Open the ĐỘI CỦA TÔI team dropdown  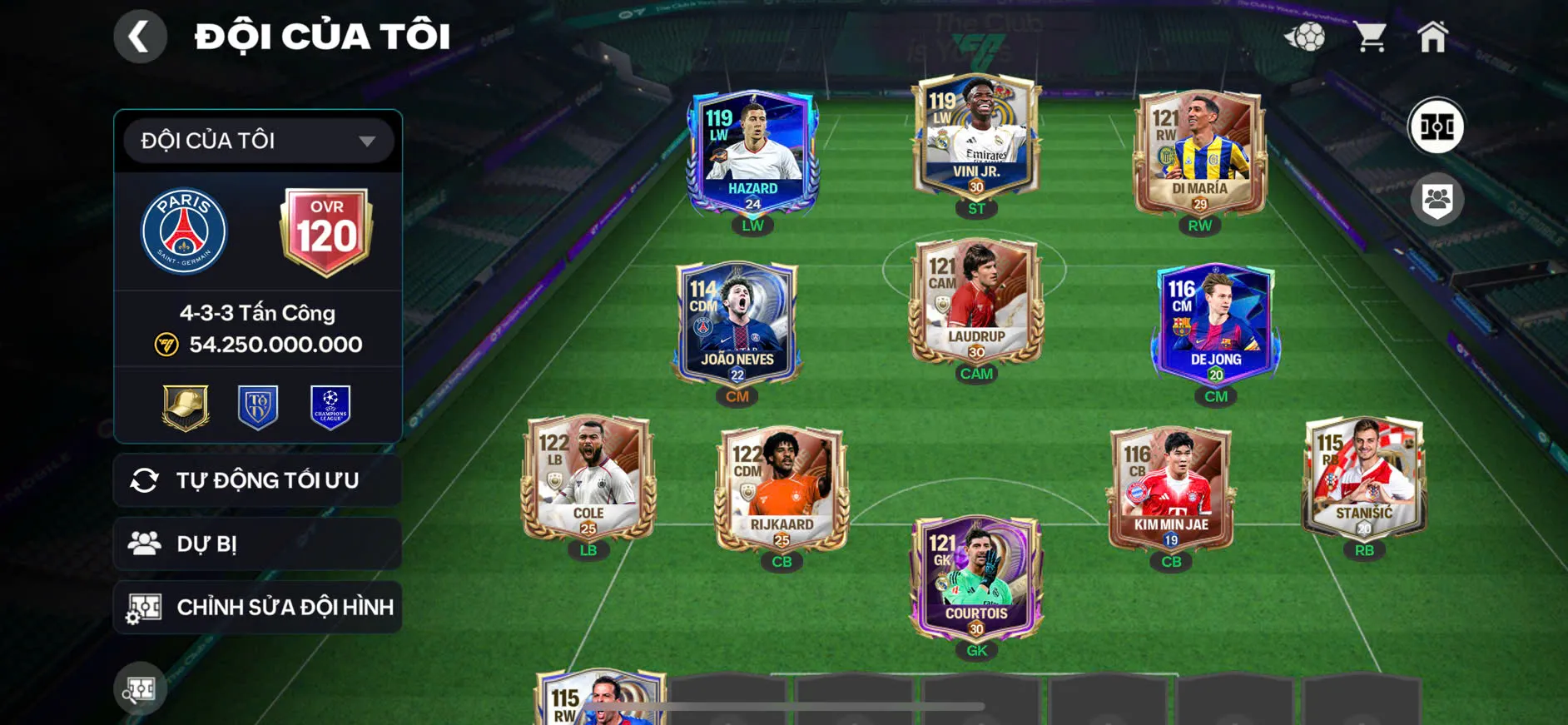coord(258,141)
